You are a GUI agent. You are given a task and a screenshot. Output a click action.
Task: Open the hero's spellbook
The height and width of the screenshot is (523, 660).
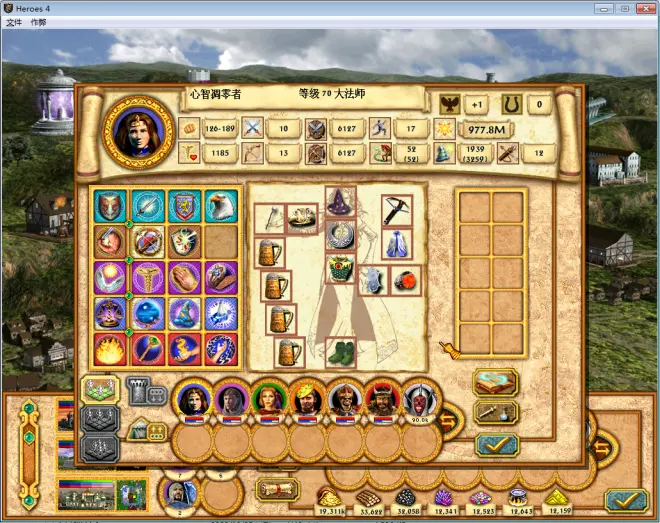click(x=496, y=381)
